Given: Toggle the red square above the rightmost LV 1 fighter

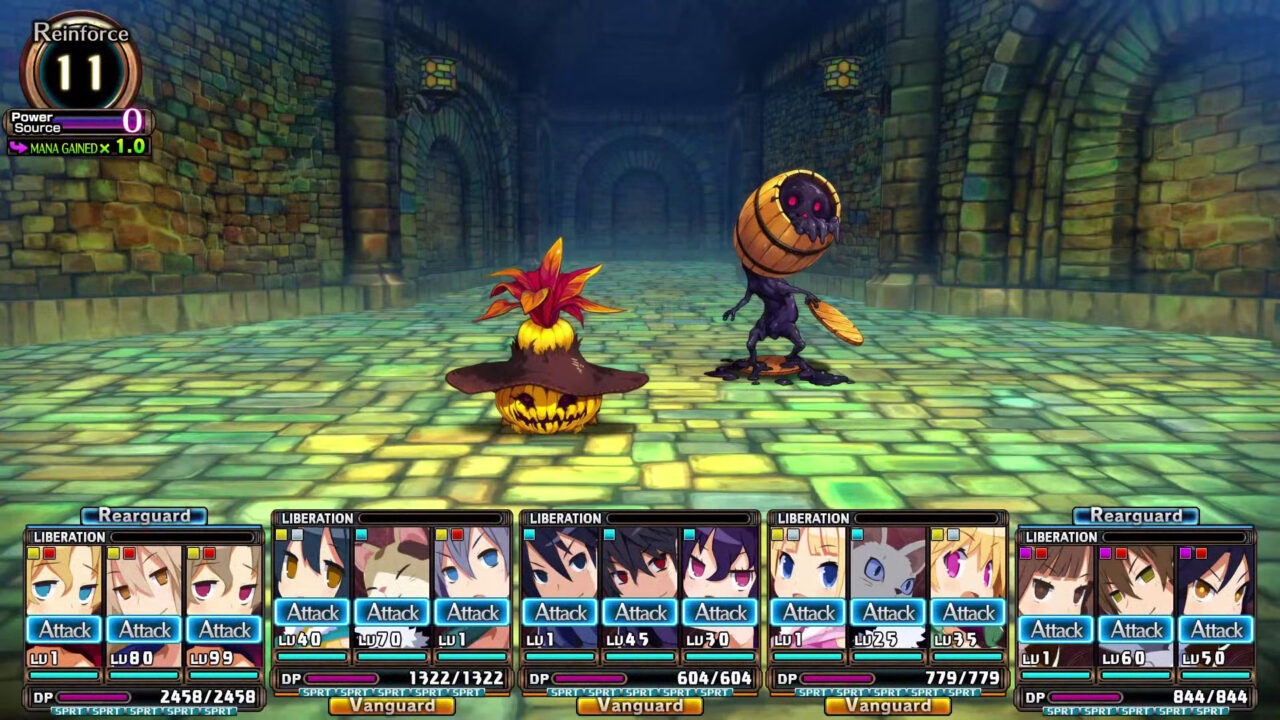Looking at the screenshot, I should 1040,554.
